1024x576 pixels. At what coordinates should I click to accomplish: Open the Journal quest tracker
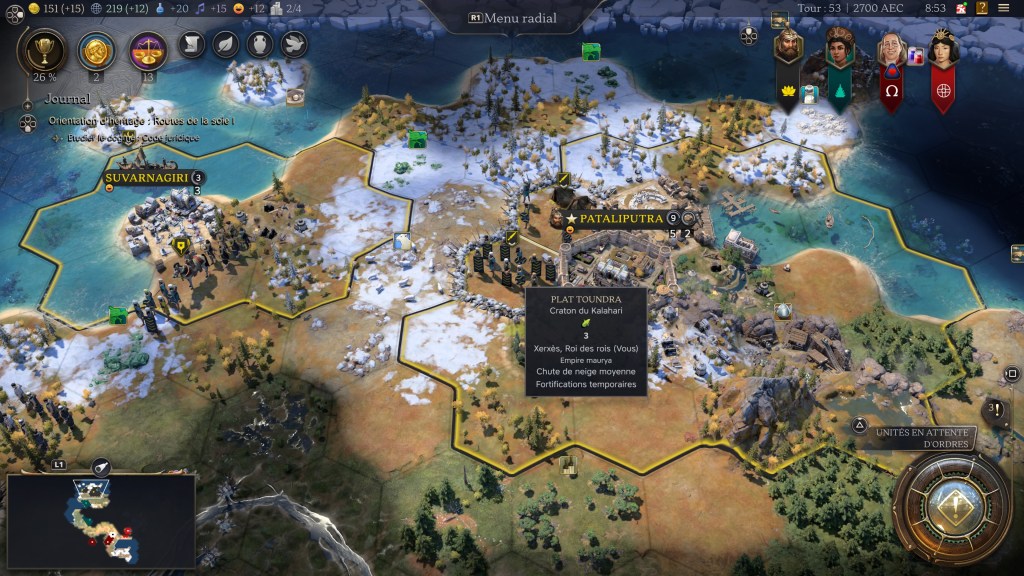coord(67,99)
